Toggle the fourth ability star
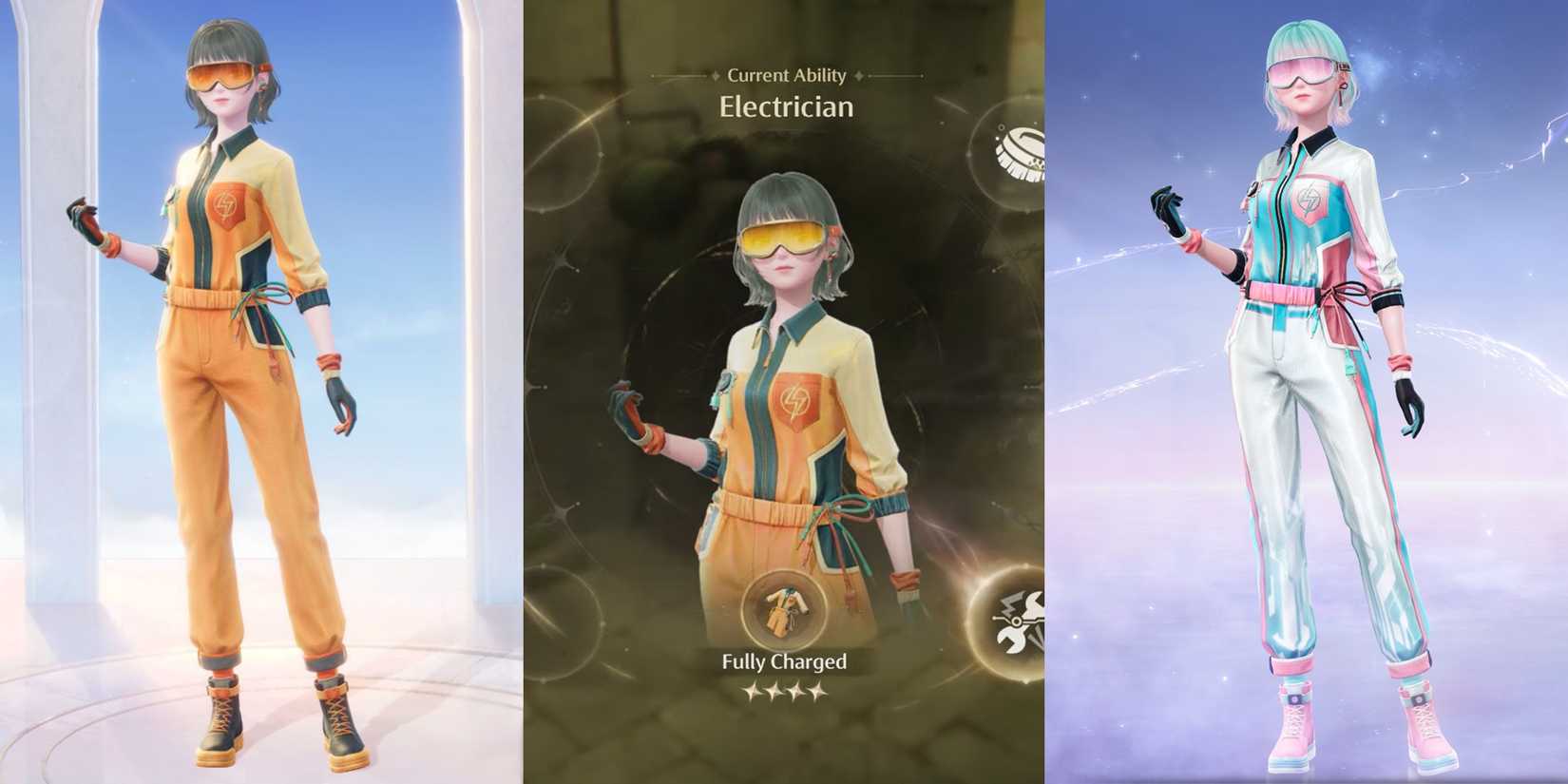The width and height of the screenshot is (1568, 784). (815, 692)
